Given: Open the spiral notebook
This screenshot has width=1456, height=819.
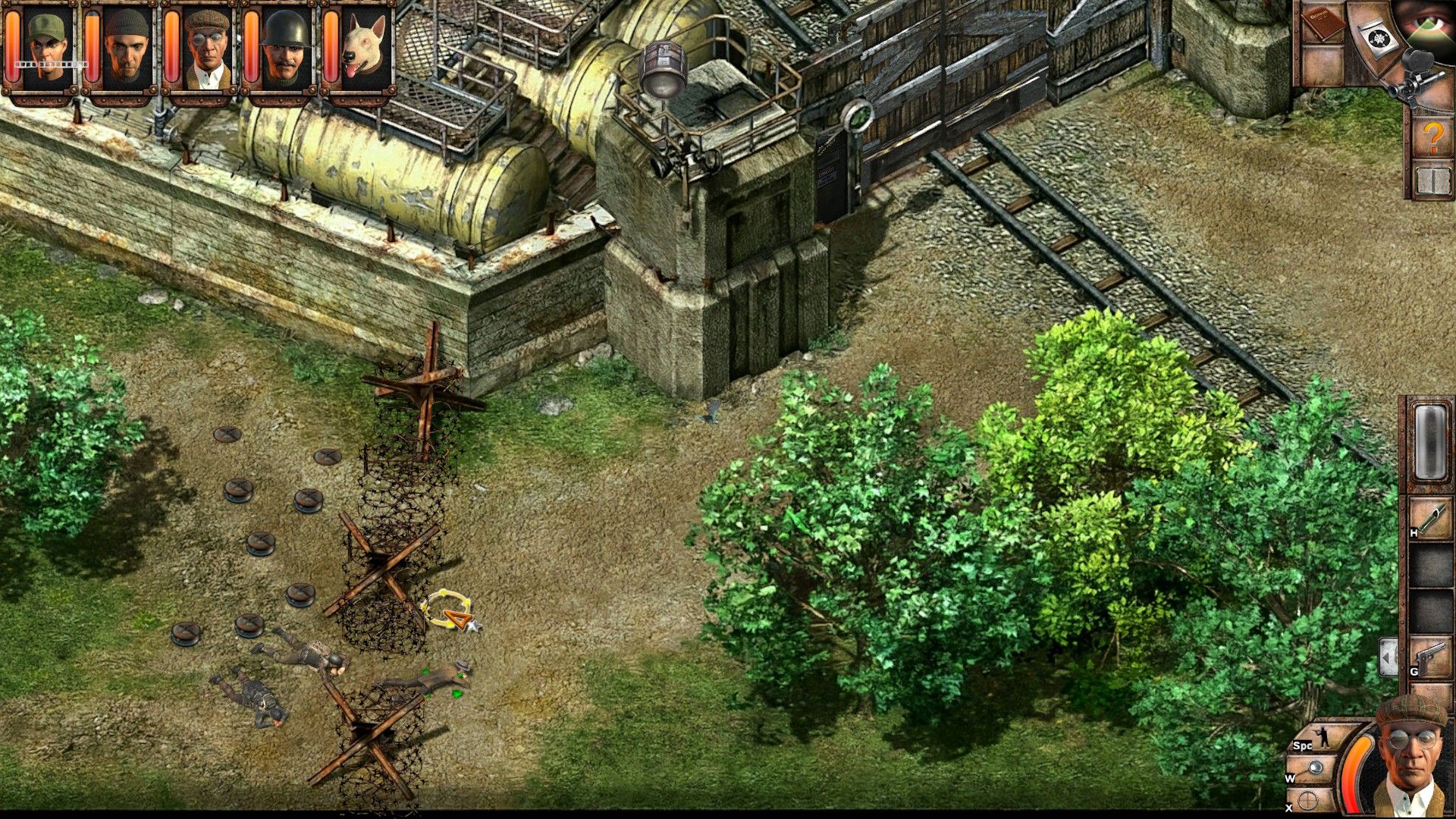Looking at the screenshot, I should pyautogui.click(x=1432, y=180).
